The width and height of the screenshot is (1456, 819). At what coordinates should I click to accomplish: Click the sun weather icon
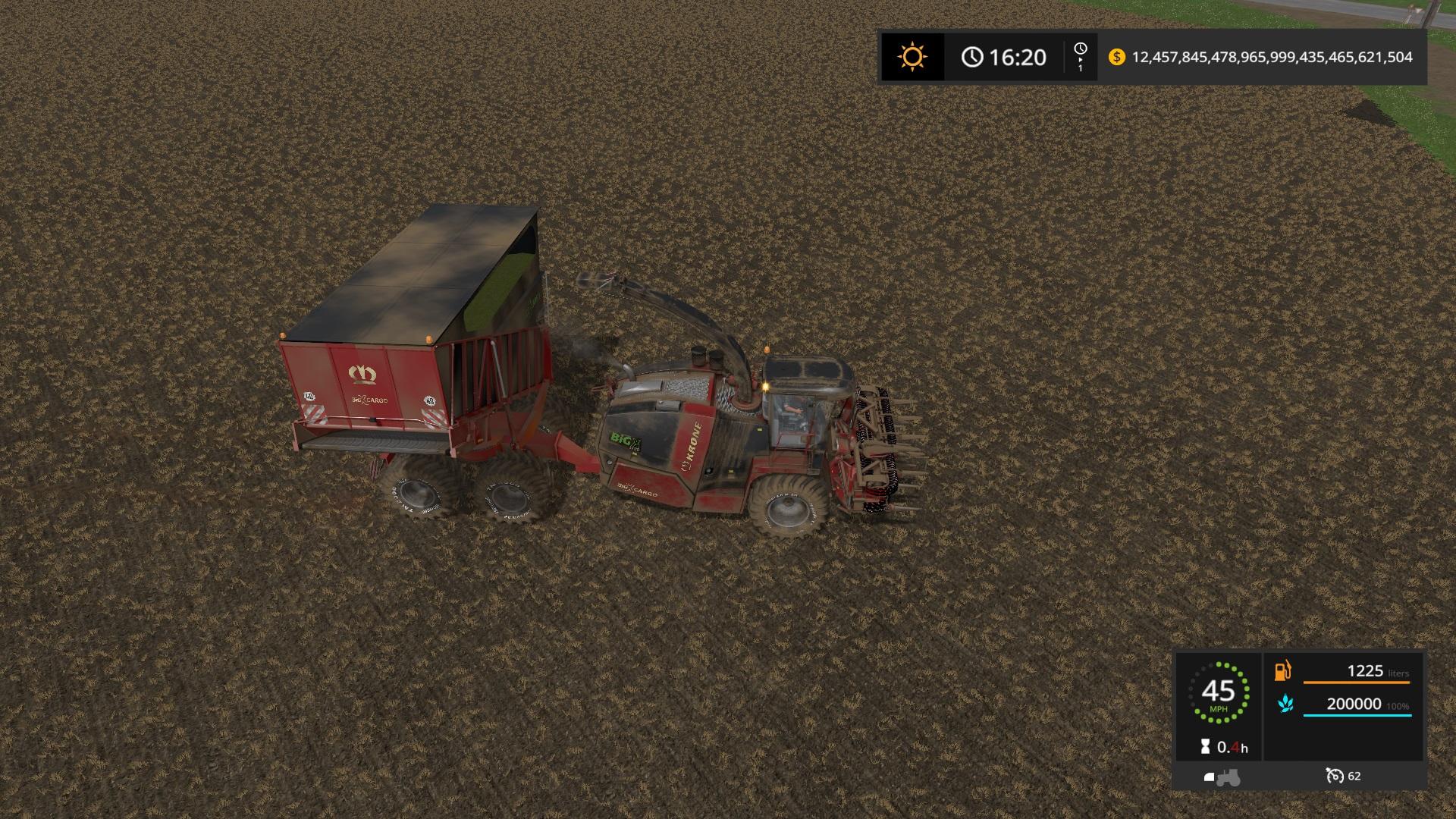point(912,57)
